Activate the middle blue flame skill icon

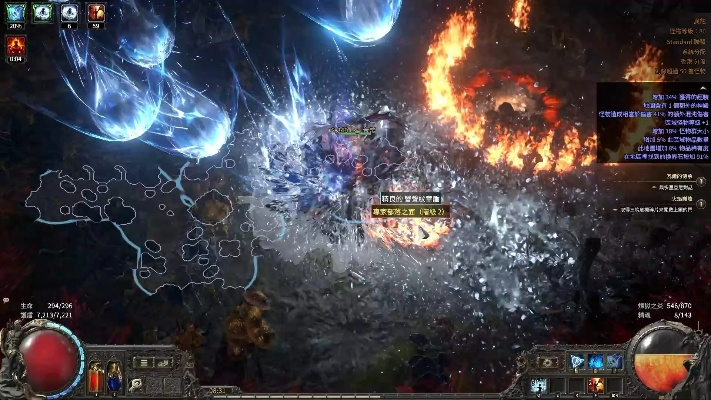pyautogui.click(x=596, y=361)
